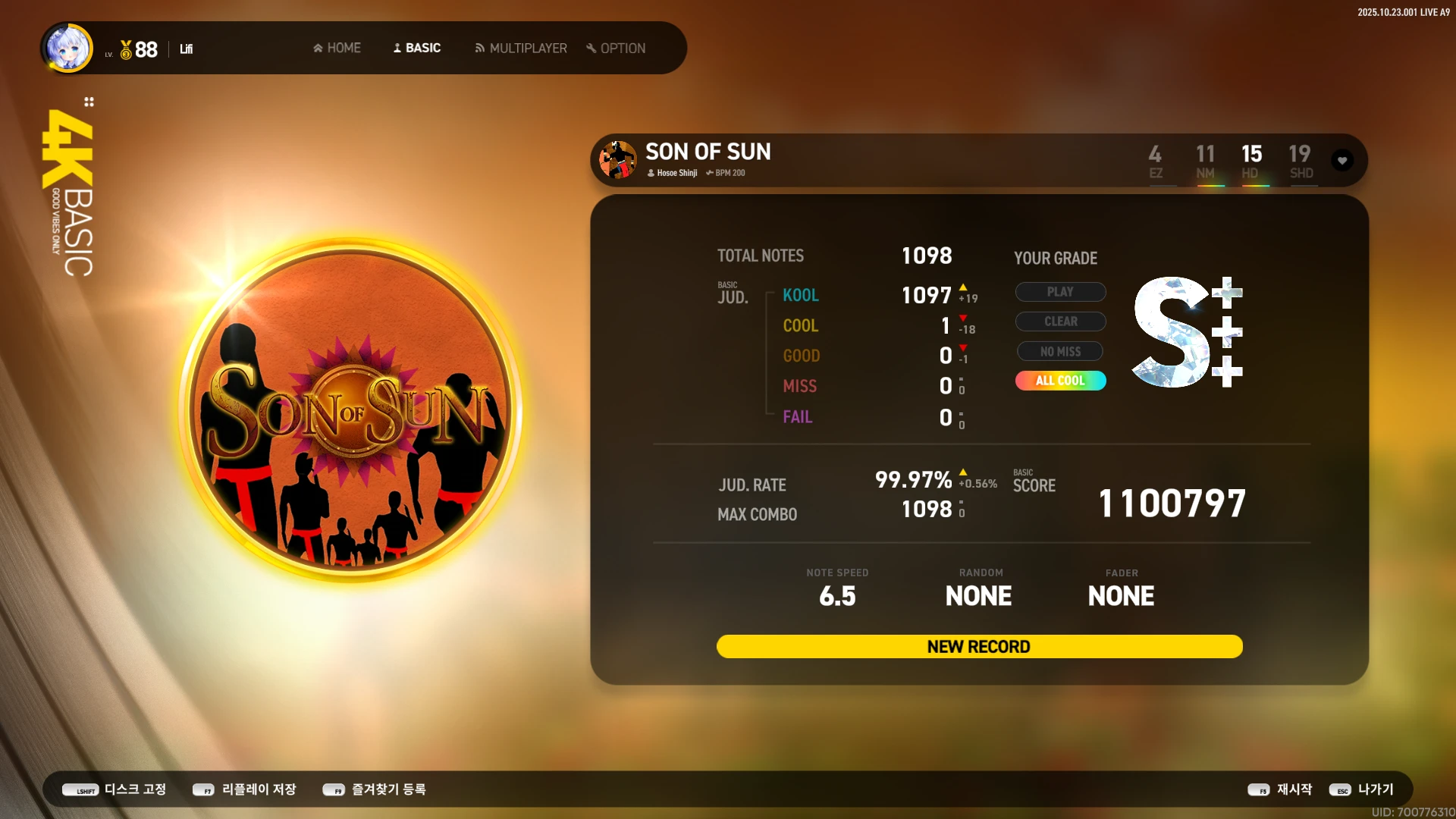Select the HD 15 difficulty
The width and height of the screenshot is (1456, 819).
1251,162
